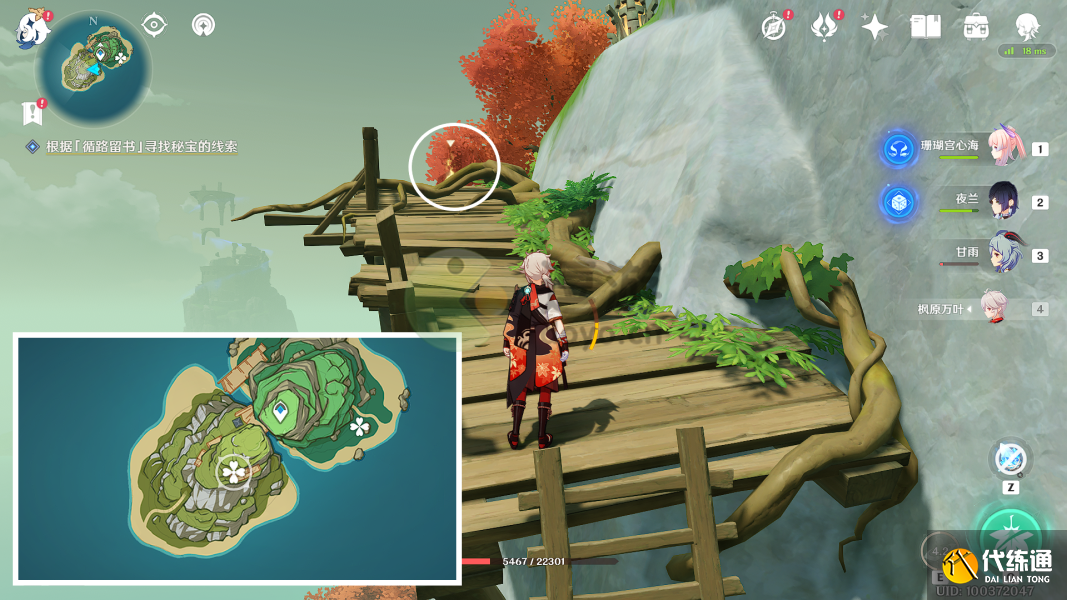This screenshot has width=1067, height=600.
Task: Open the quest log bookmark icon
Action: click(x=32, y=112)
